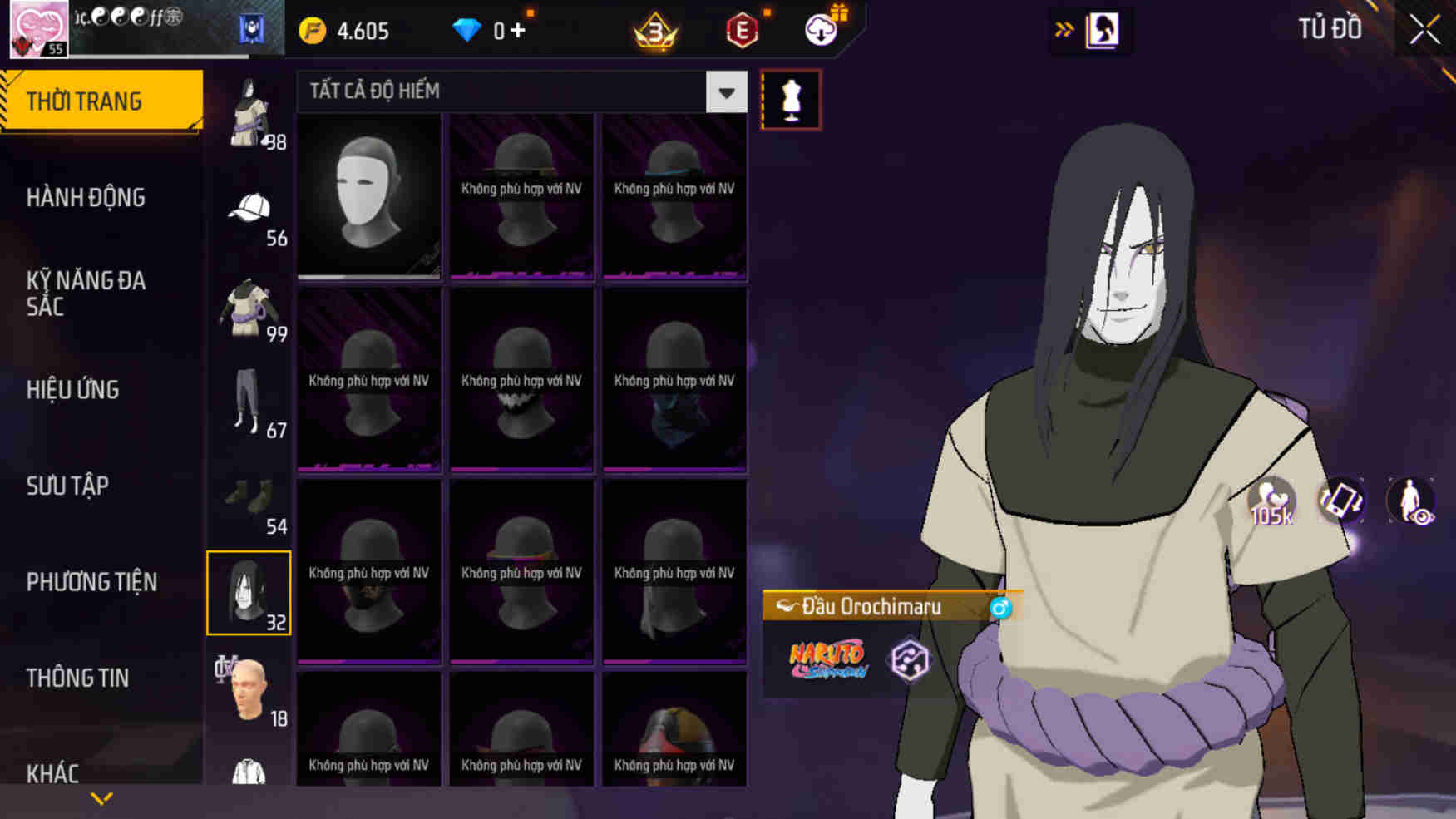Select the white Orochimaru mask thumbnail
Viewport: 1456px width, 819px height.
[368, 197]
